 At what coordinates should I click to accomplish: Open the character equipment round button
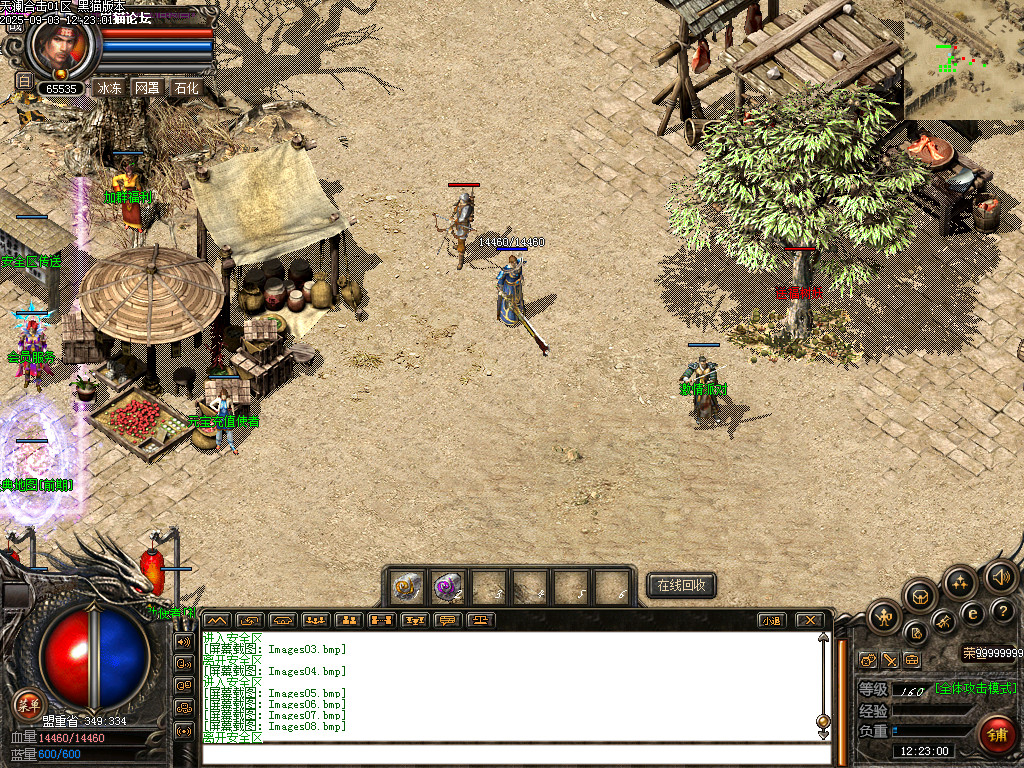[x=884, y=616]
